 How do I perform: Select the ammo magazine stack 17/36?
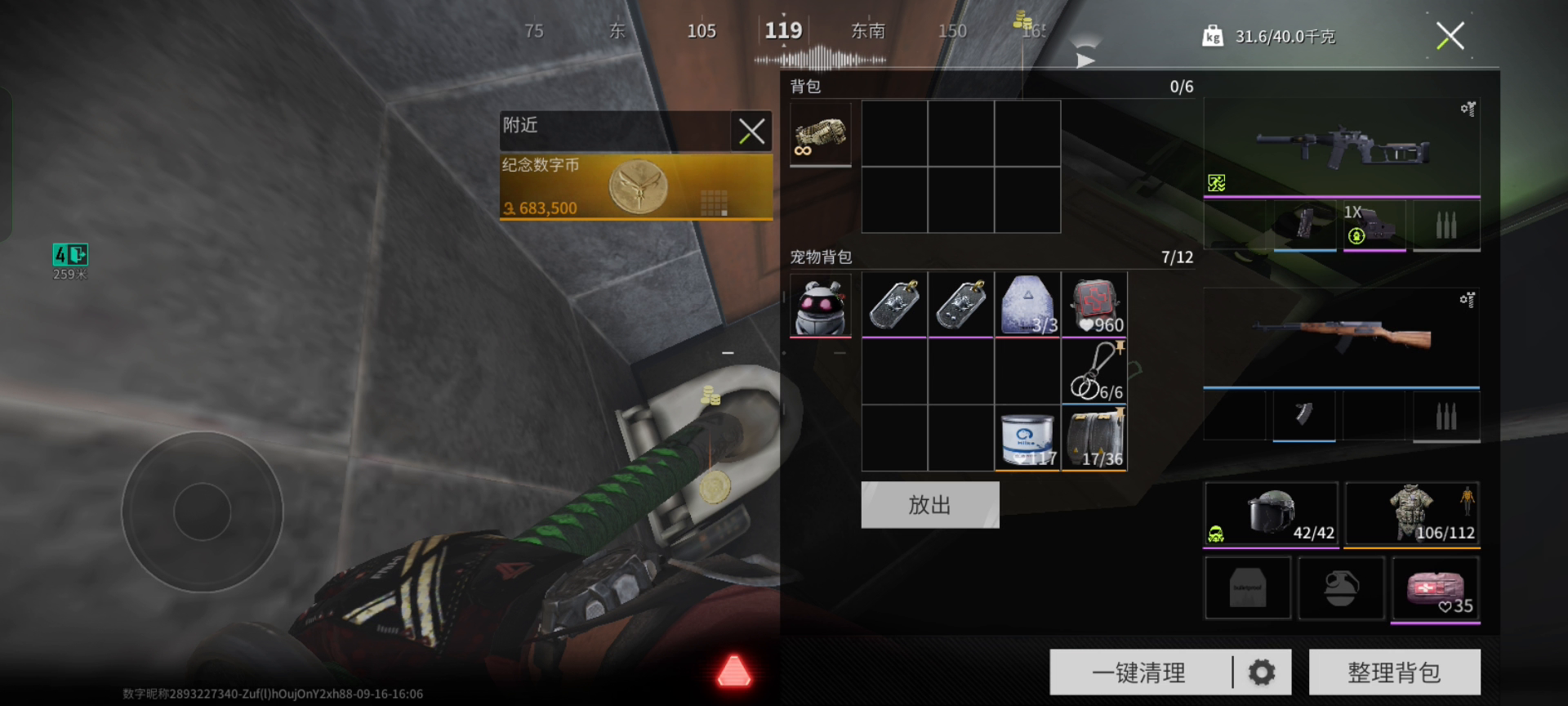pos(1094,439)
